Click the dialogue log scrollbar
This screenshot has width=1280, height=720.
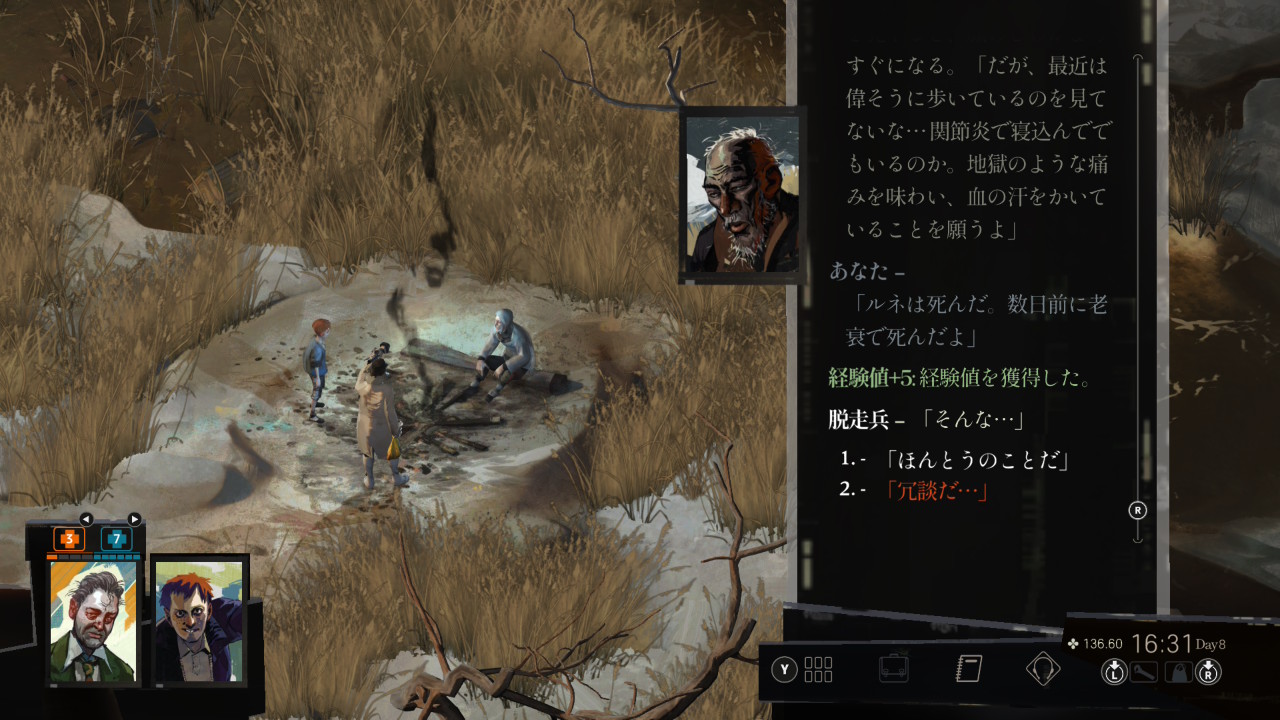click(1138, 300)
